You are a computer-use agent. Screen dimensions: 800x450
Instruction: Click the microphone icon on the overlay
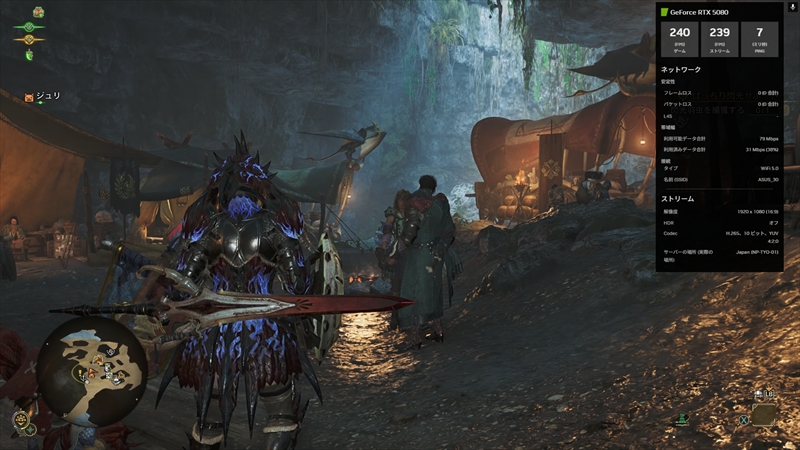[792, 6]
